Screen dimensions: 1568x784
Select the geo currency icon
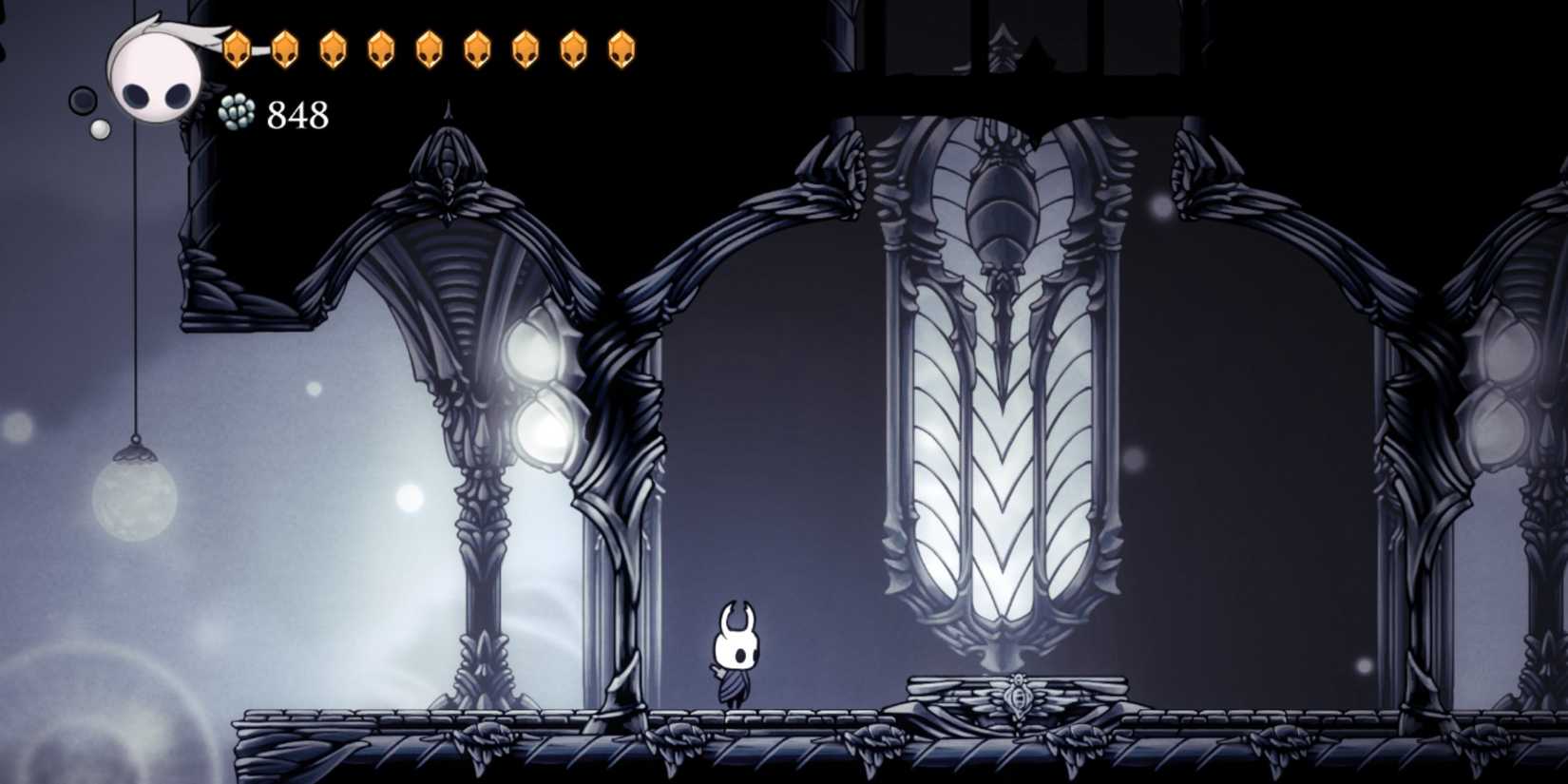click(238, 112)
